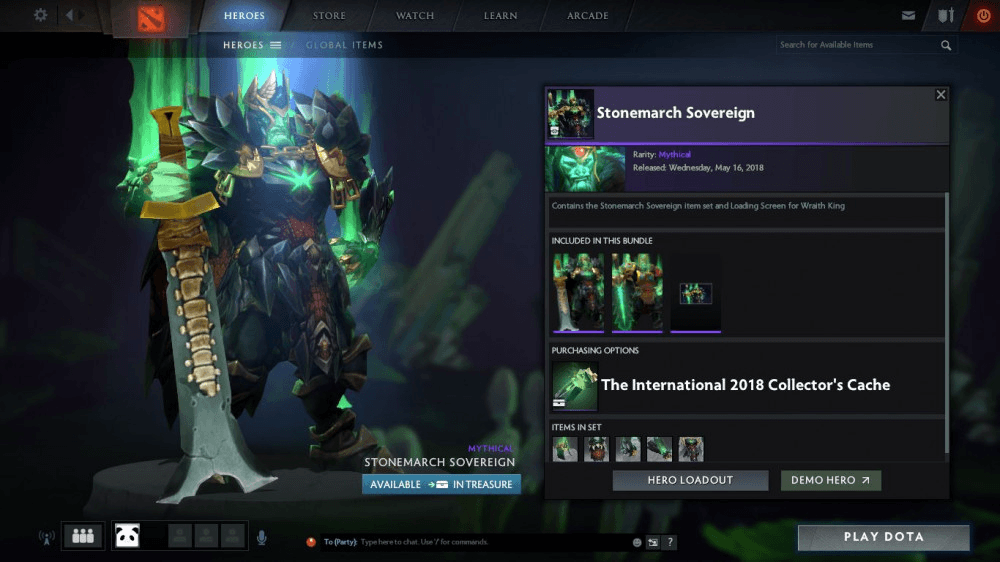Open the mail envelope inbox

point(908,16)
